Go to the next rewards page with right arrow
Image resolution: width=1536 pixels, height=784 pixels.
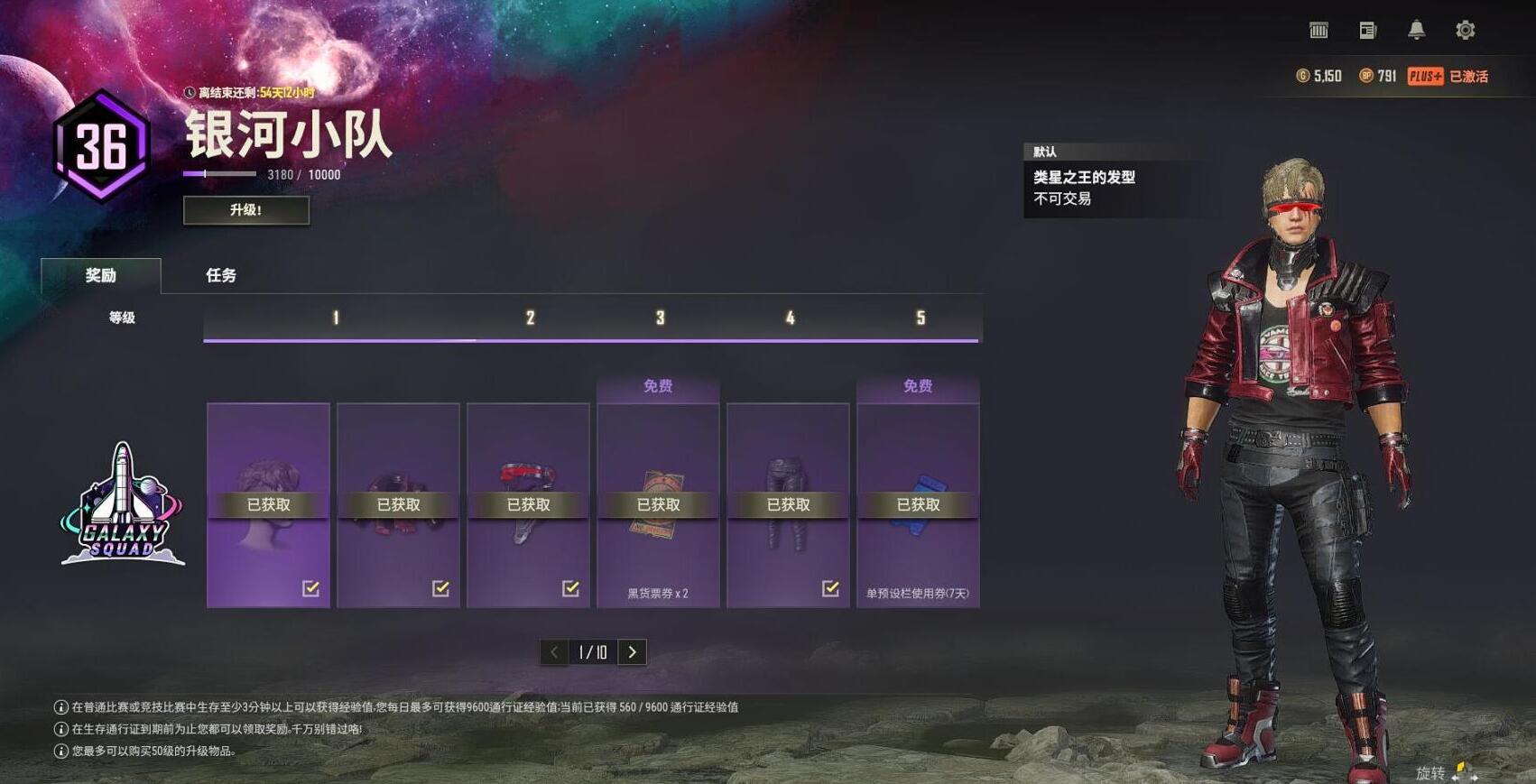[632, 651]
